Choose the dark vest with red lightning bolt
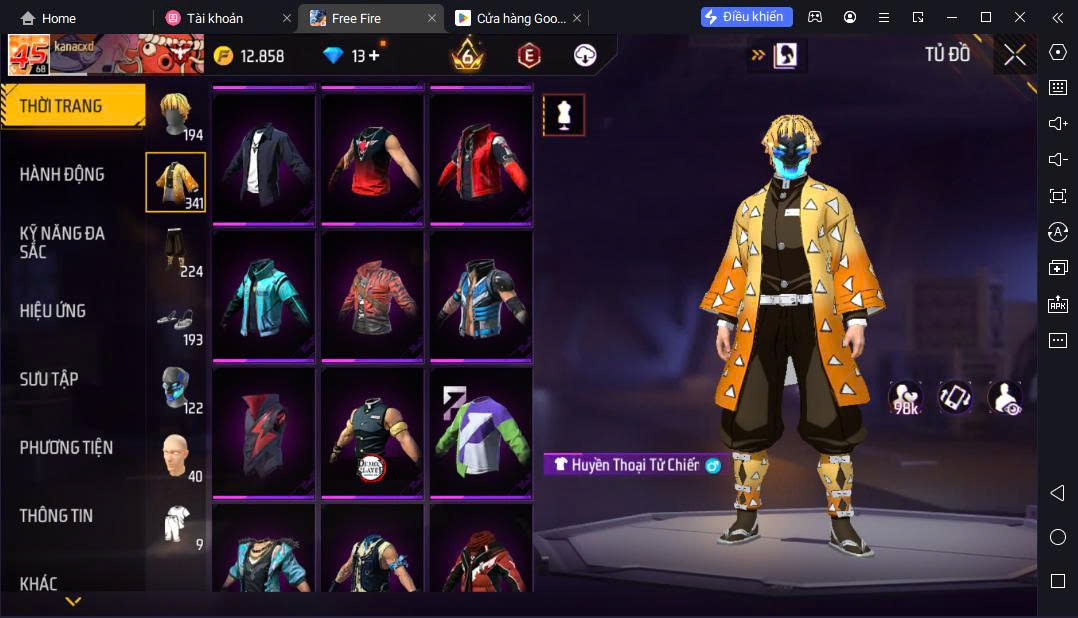 pyautogui.click(x=264, y=431)
